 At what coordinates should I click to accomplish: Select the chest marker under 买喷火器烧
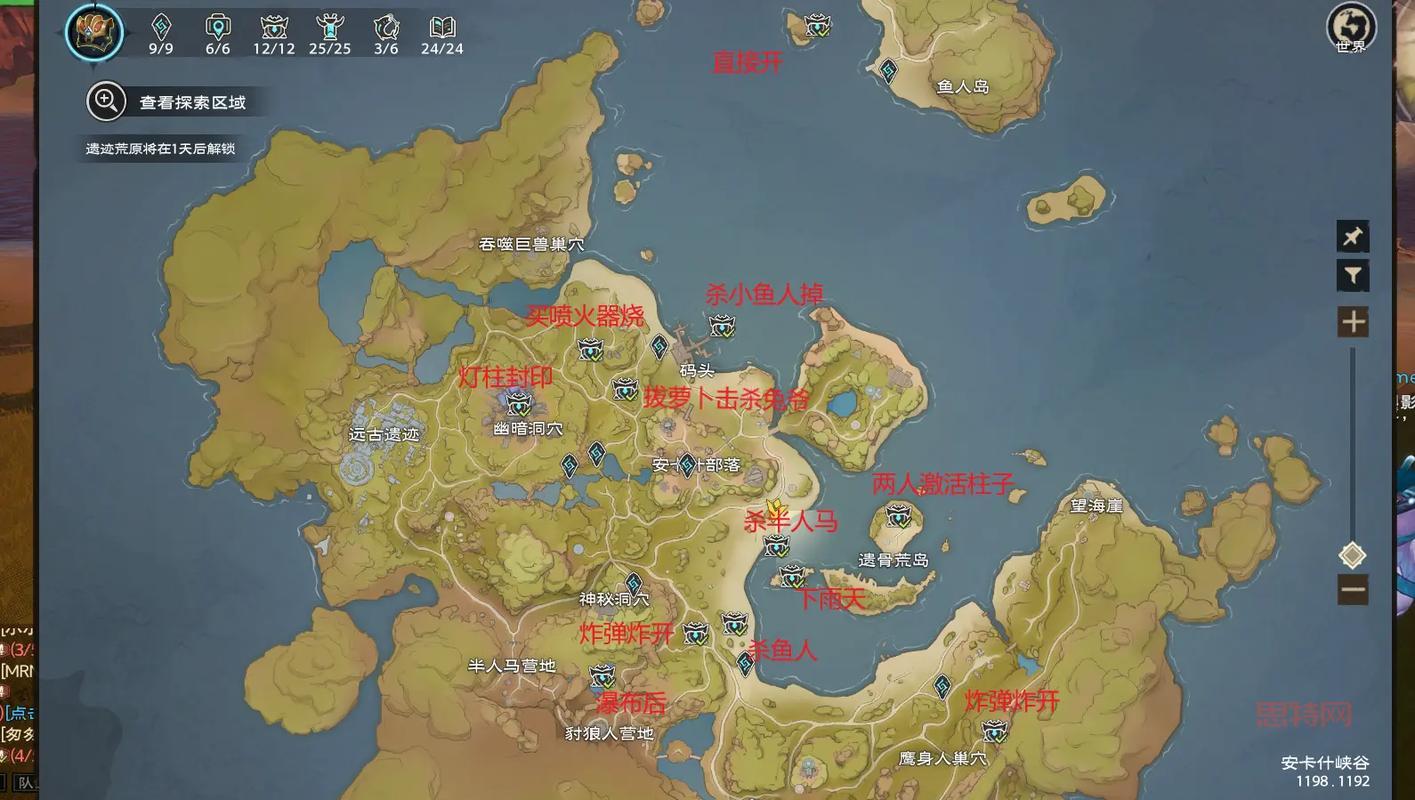[x=591, y=349]
